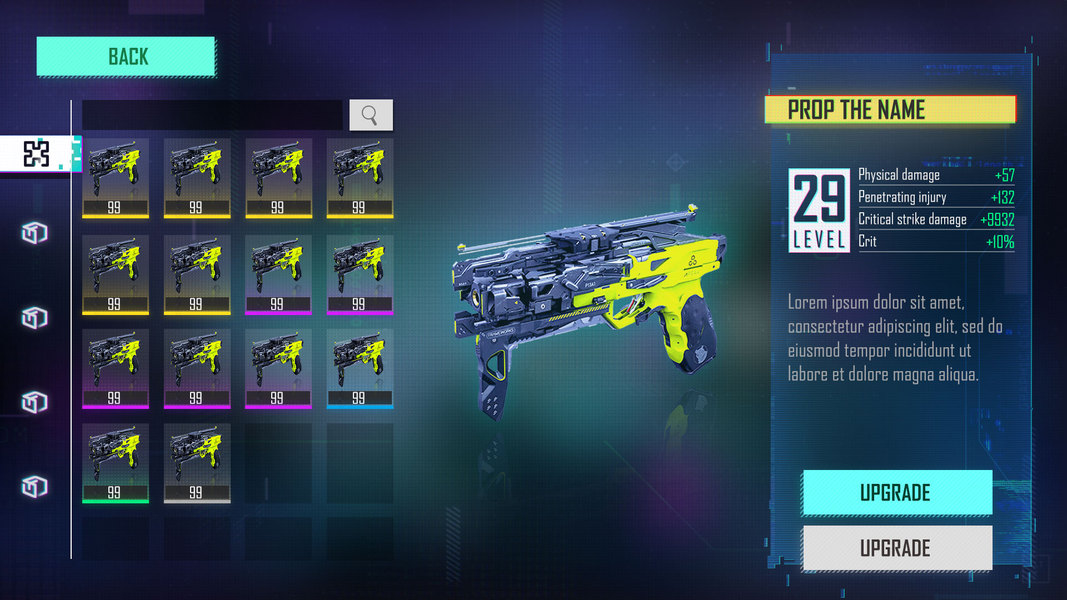The height and width of the screenshot is (600, 1067).
Task: Select the weapon slot with blue underline
Action: 359,368
